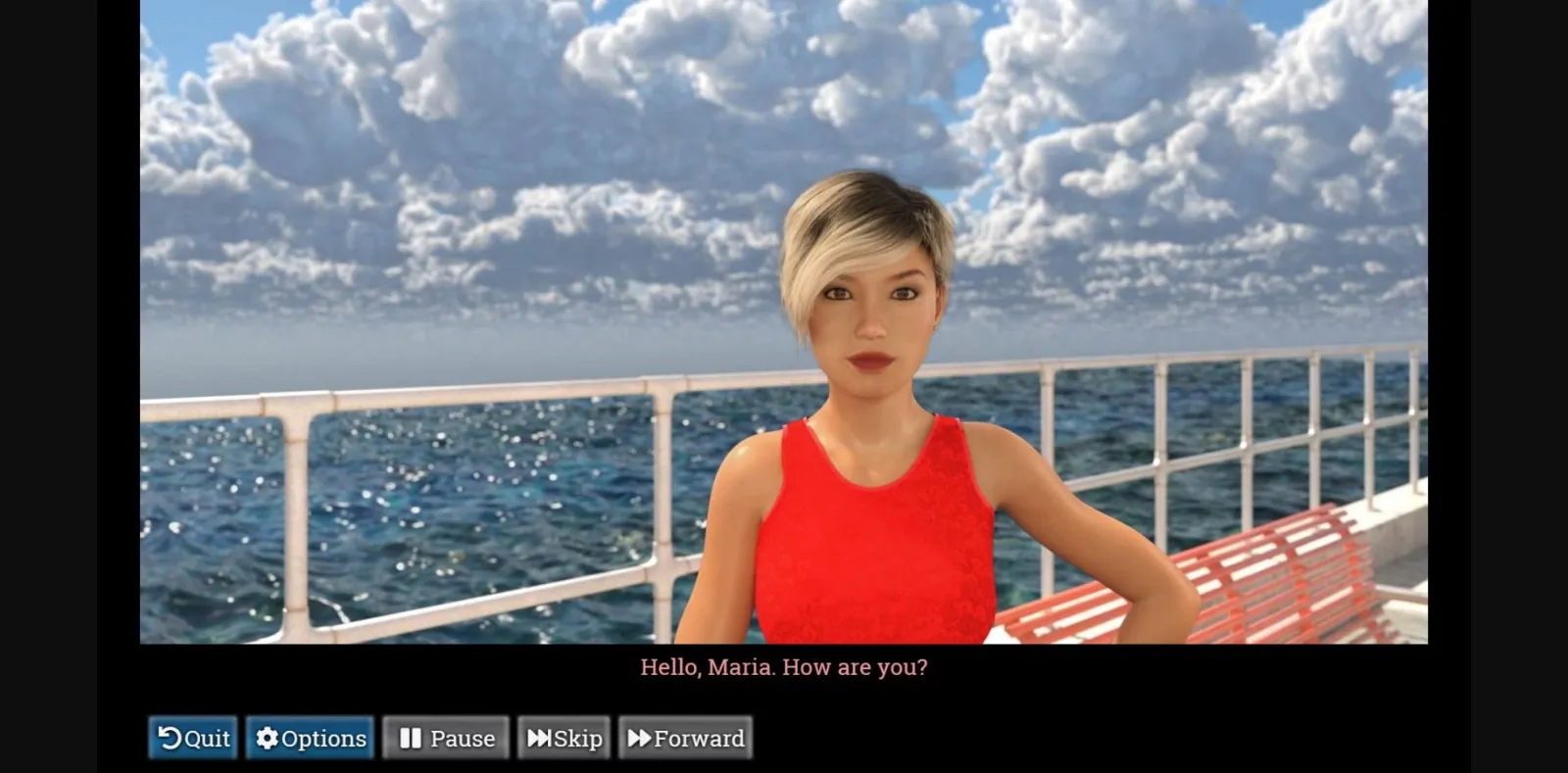
Task: Pause the story playback
Action: pyautogui.click(x=446, y=739)
